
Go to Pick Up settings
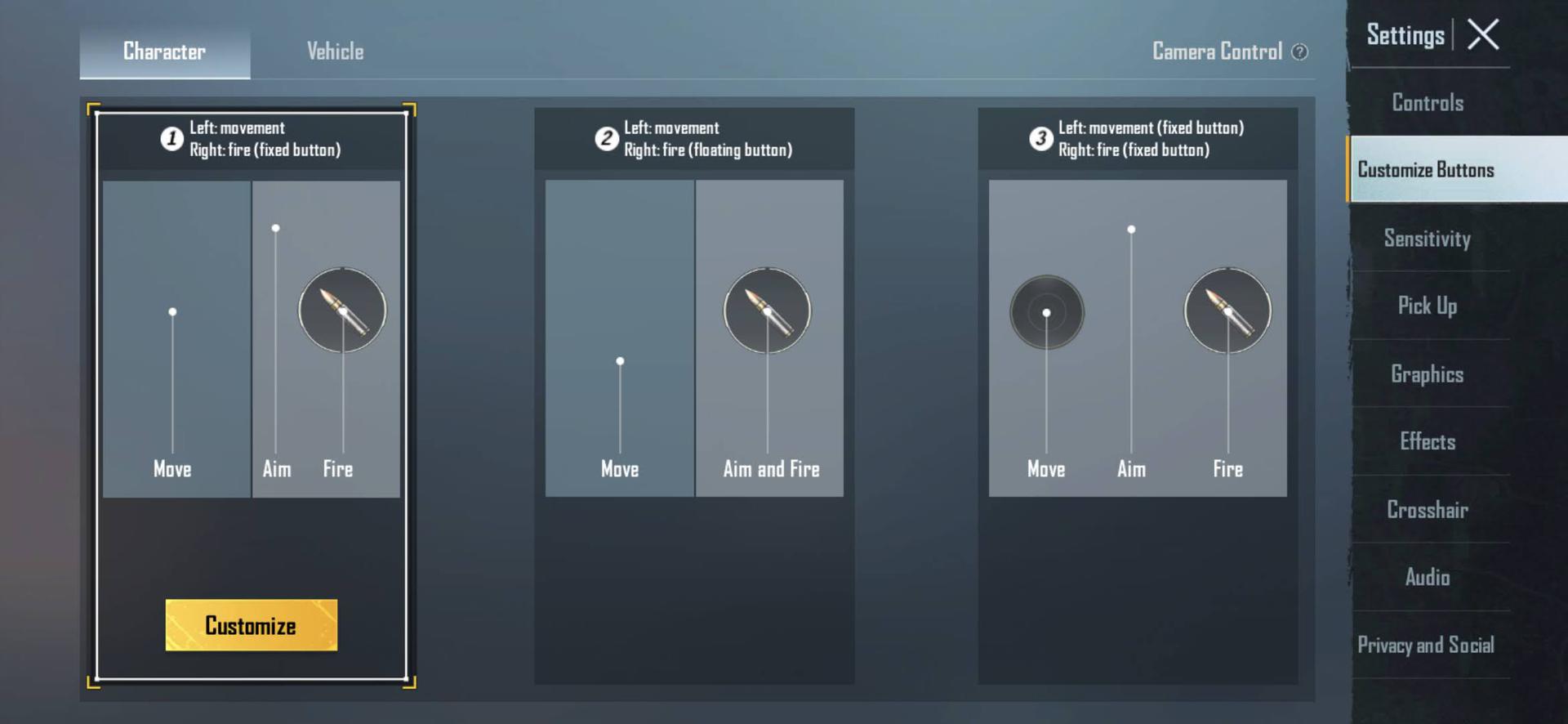click(x=1427, y=306)
